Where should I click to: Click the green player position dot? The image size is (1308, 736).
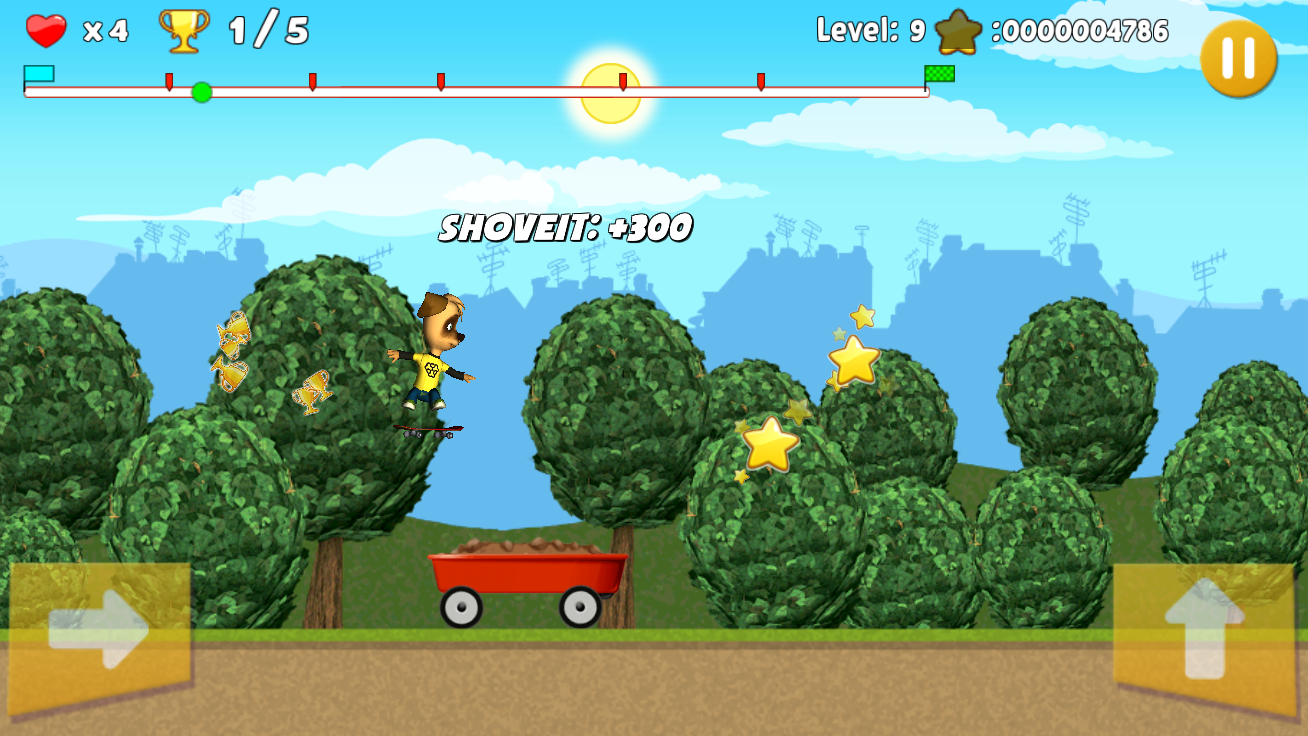coord(201,94)
